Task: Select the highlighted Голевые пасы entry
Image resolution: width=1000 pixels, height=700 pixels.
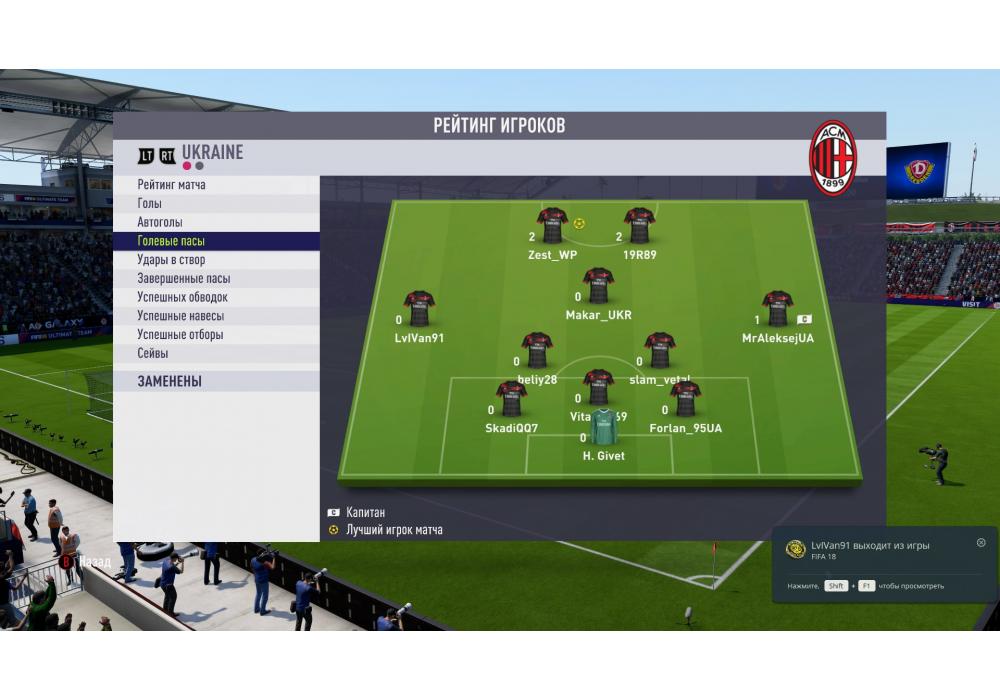Action: (171, 241)
